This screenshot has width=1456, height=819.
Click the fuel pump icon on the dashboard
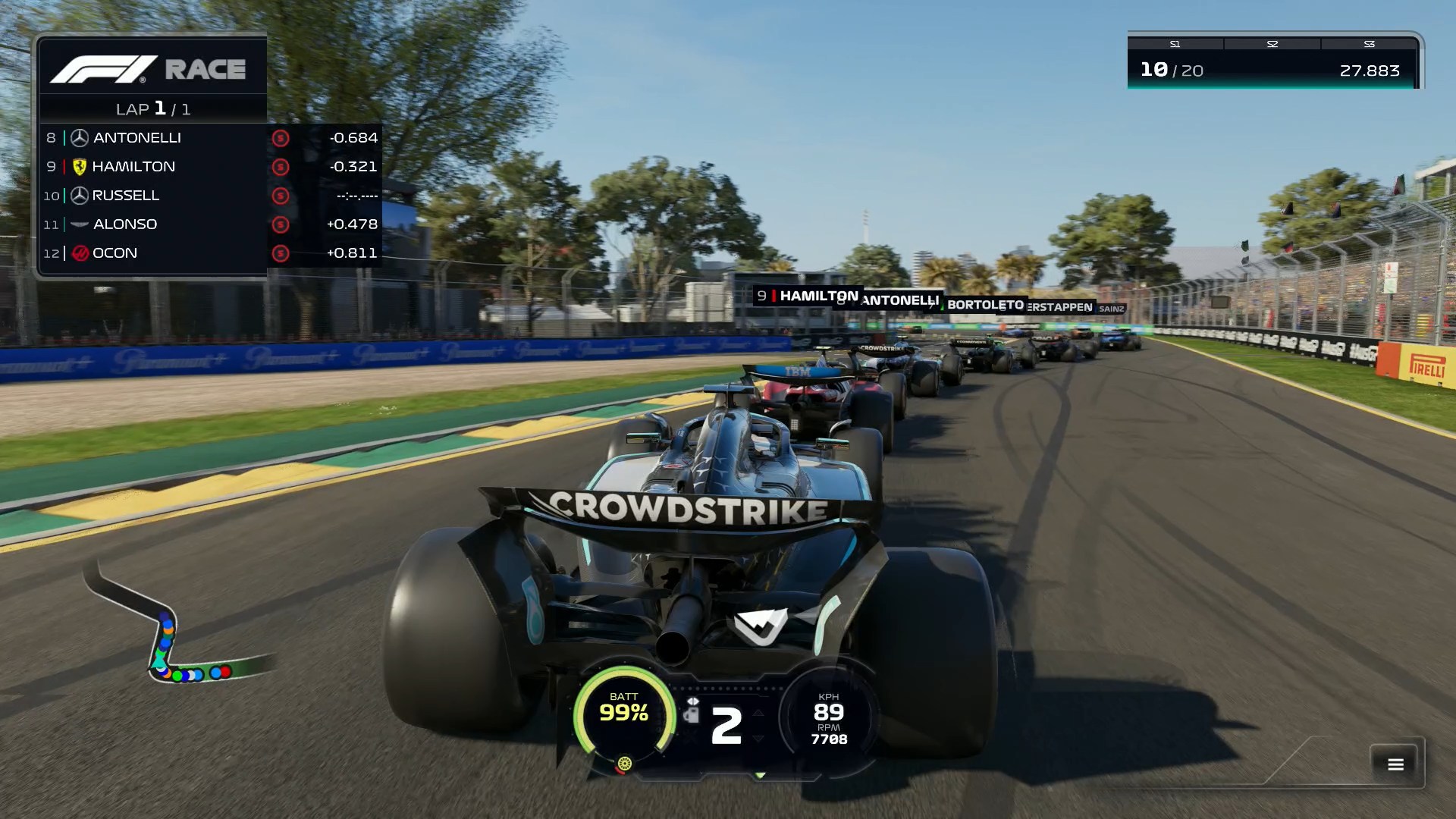click(x=692, y=715)
